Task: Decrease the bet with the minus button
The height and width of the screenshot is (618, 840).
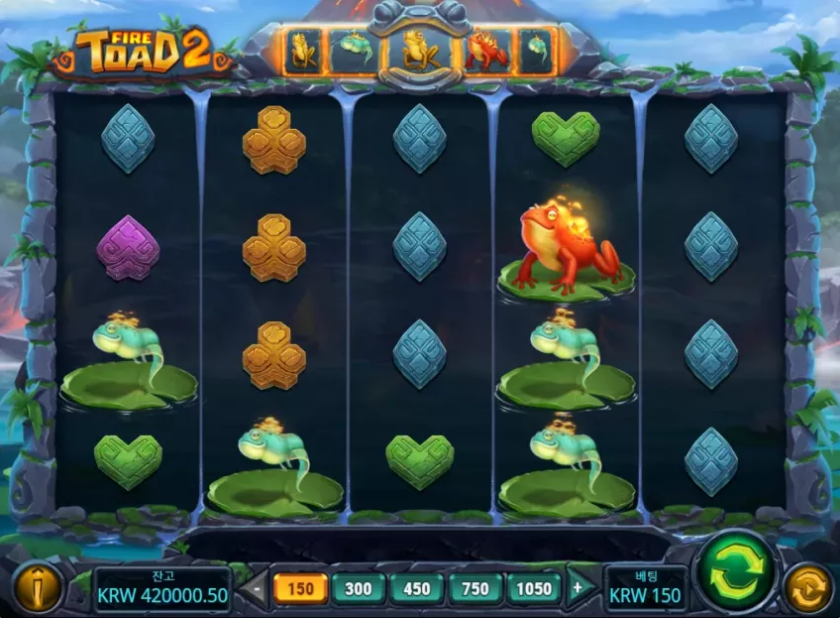Action: point(256,588)
